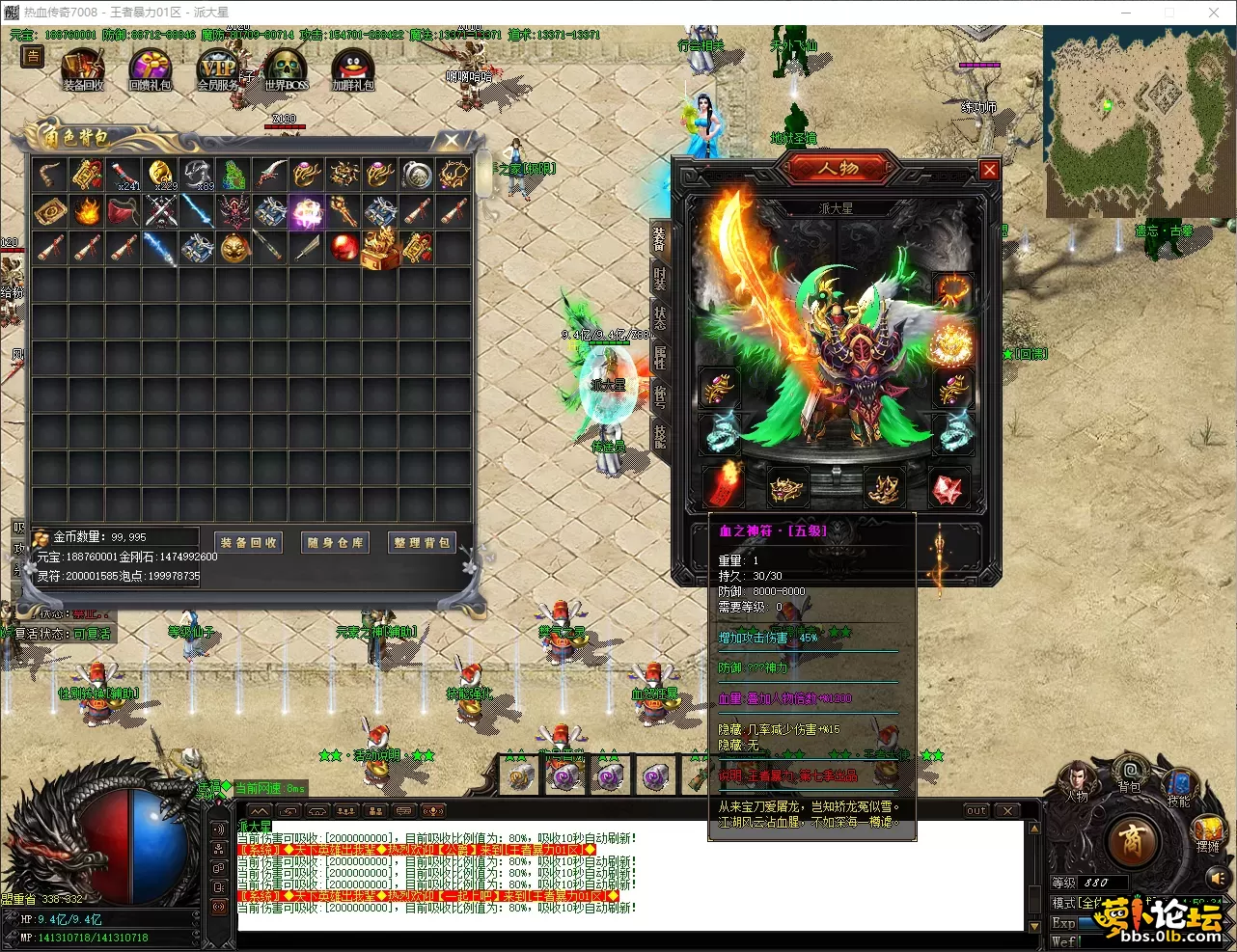Open the 随身仓库 portable warehouse
1237x952 pixels.
pos(335,542)
